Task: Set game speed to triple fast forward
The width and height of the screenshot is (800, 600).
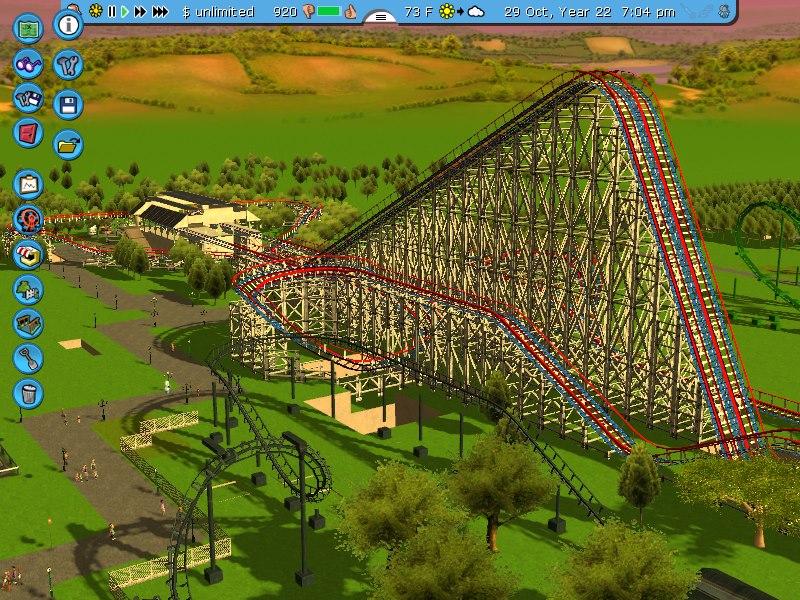Action: 160,12
